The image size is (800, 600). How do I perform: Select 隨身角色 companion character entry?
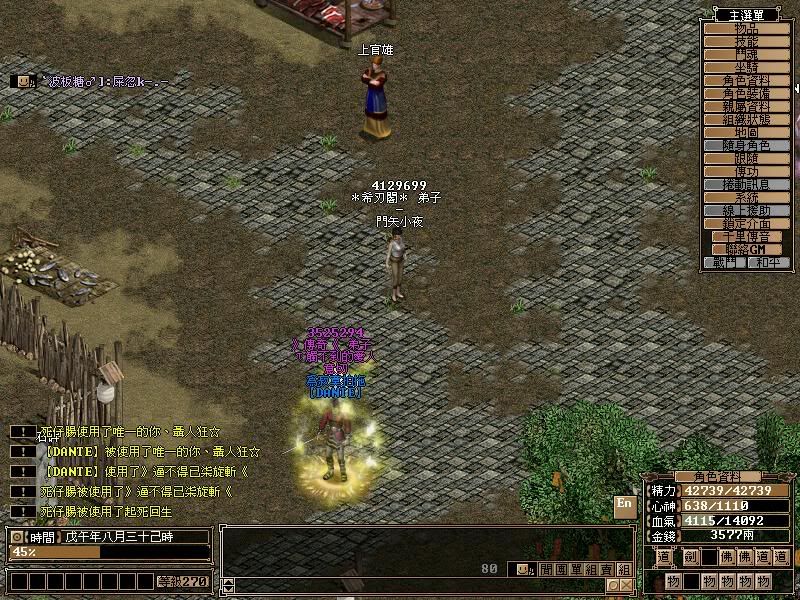746,145
